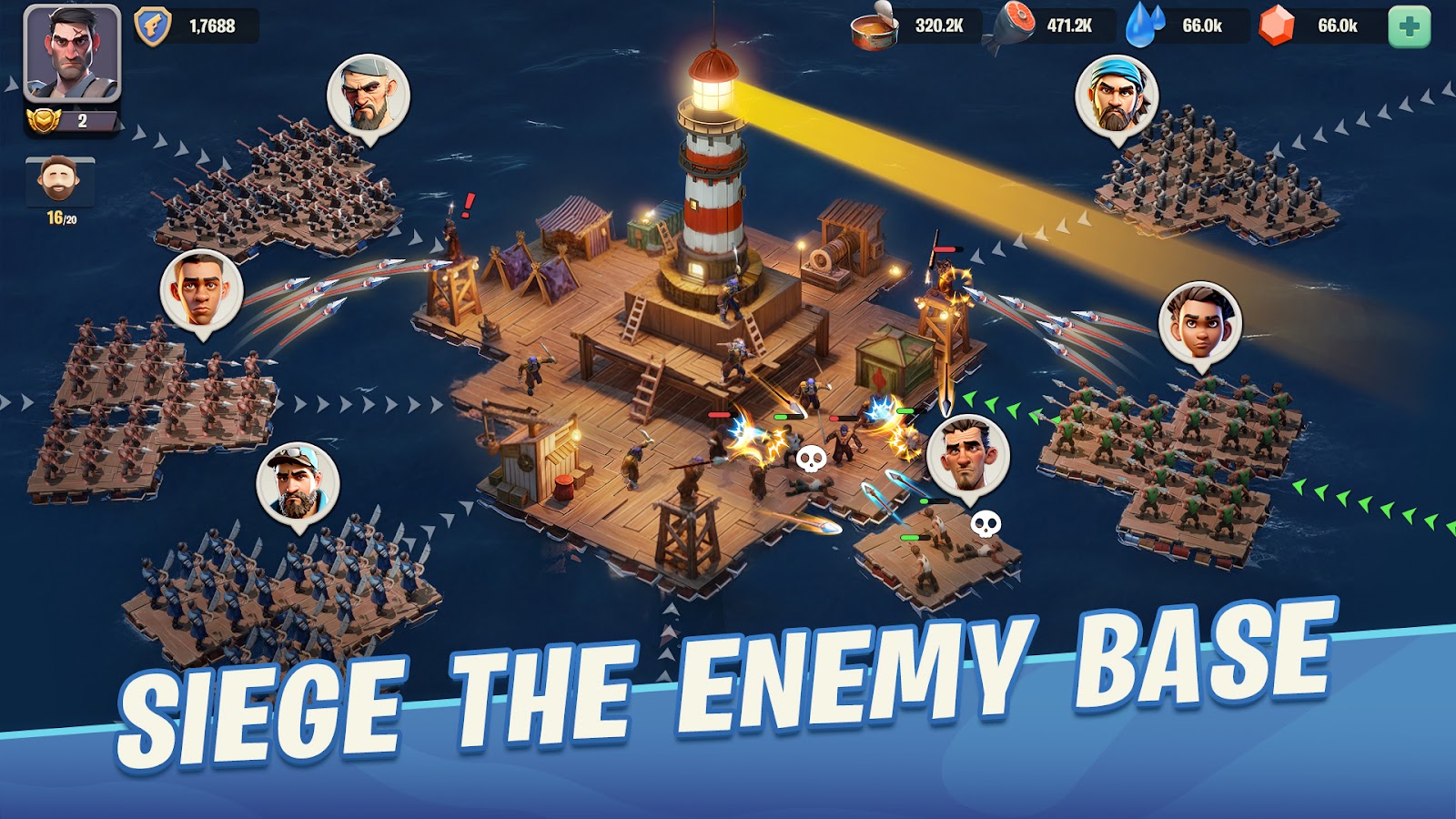Select the white-skull commander marker on the base
The width and height of the screenshot is (1456, 819).
click(967, 455)
